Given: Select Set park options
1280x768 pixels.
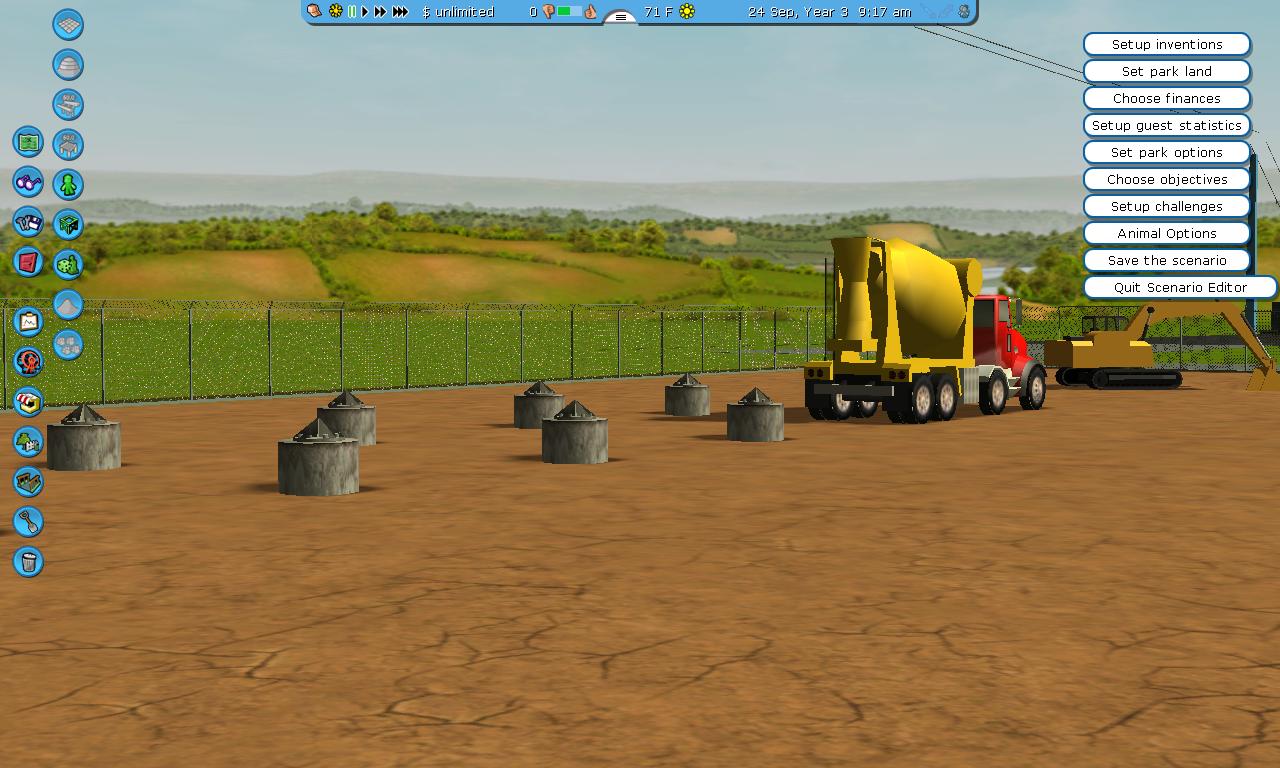Looking at the screenshot, I should 1166,152.
